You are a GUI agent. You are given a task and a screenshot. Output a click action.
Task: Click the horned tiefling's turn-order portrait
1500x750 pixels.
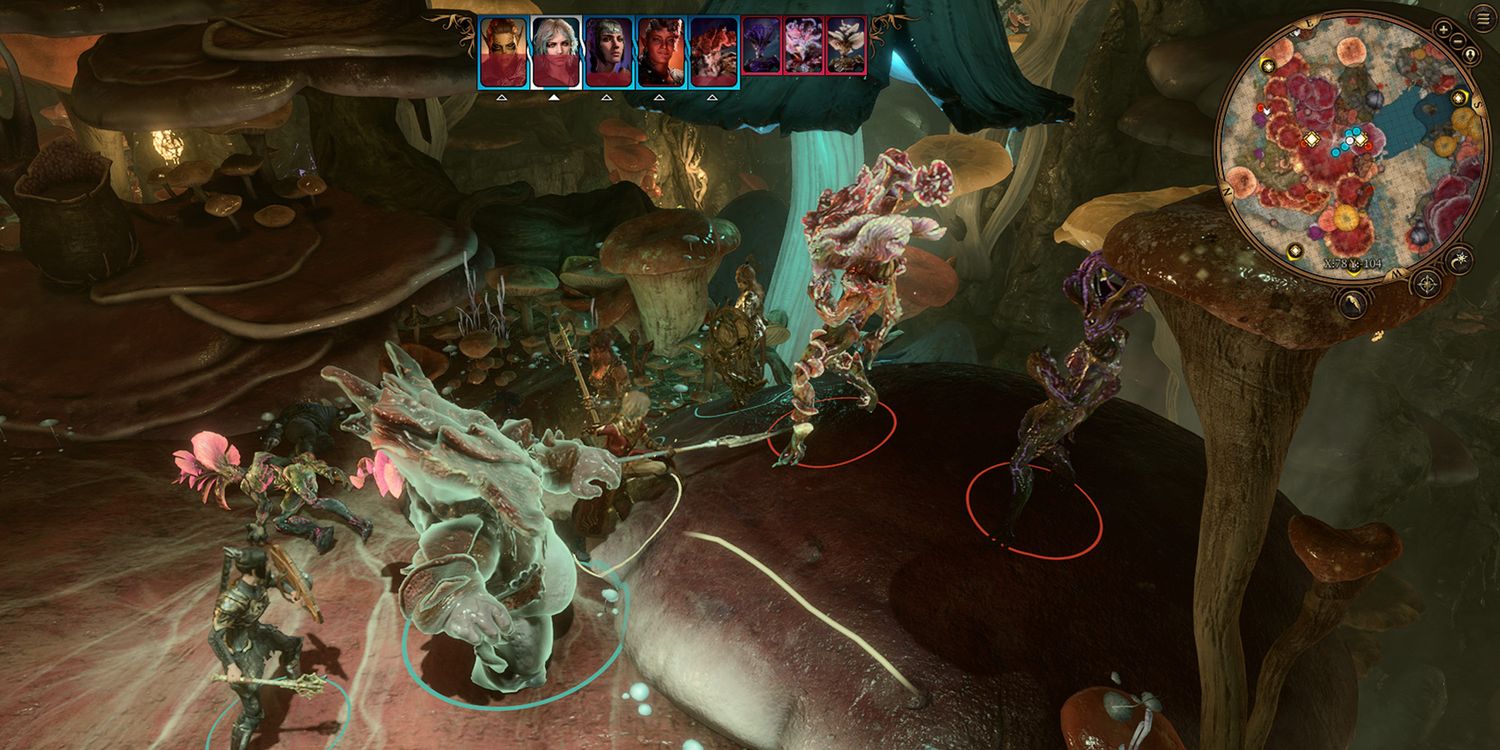[x=661, y=52]
